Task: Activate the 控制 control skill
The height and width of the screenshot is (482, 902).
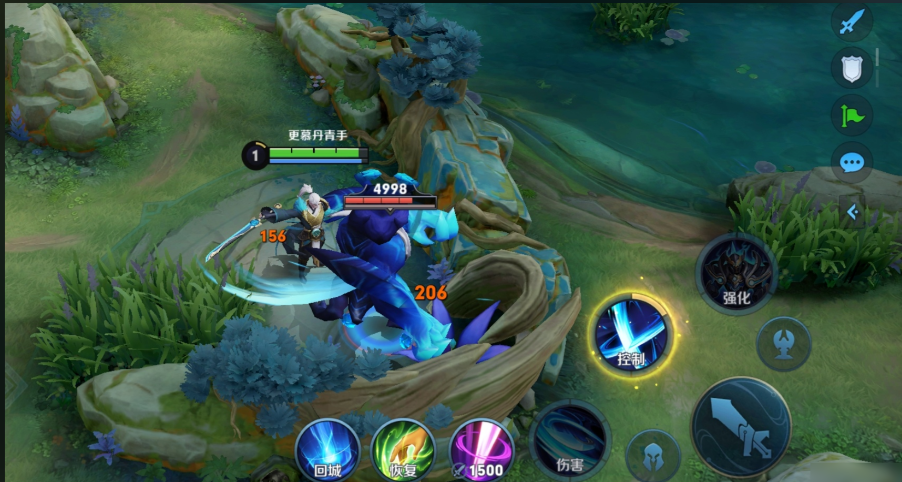Action: coord(631,333)
